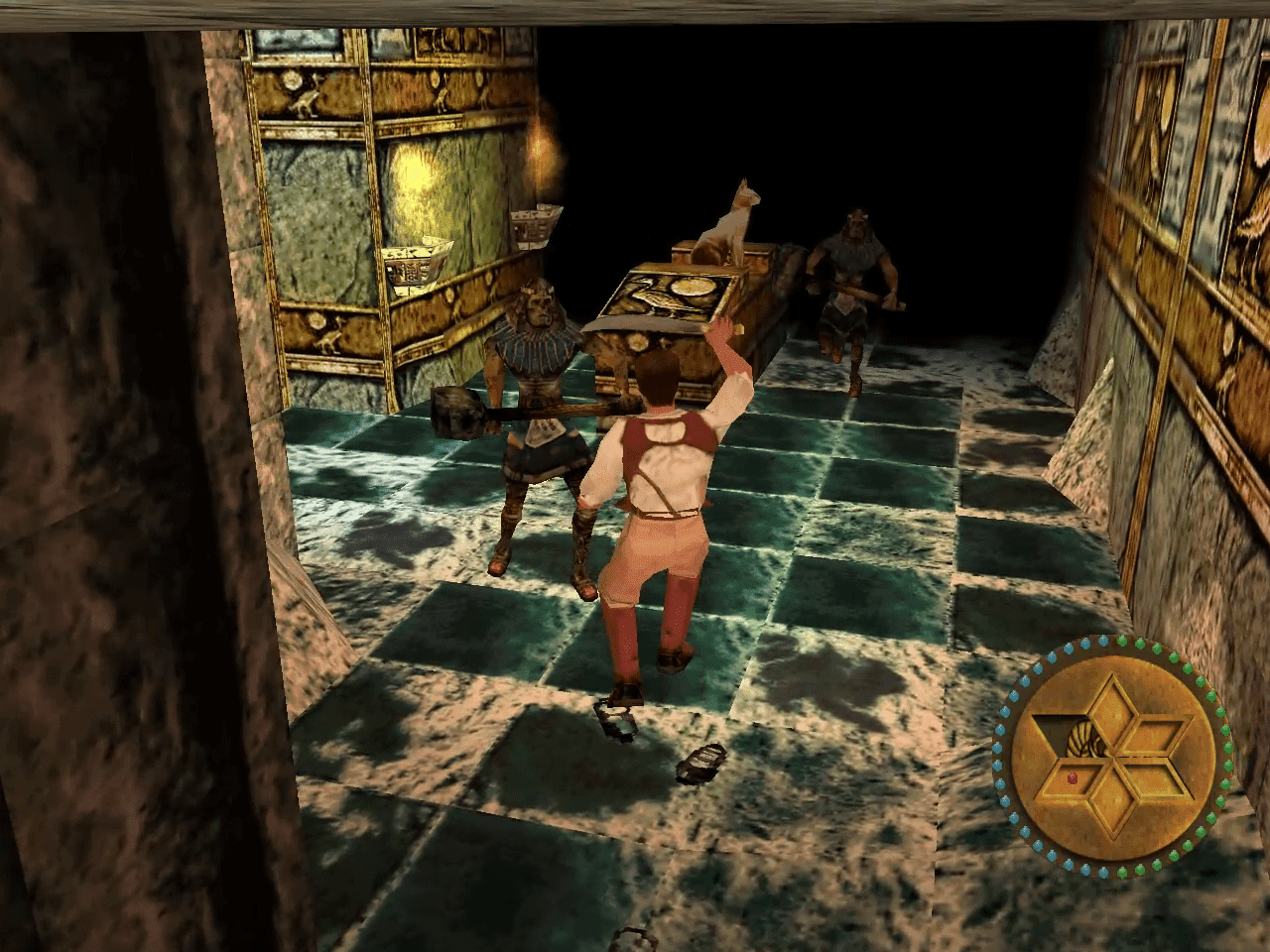This screenshot has width=1270, height=952.
Task: Select the red gem inside the lower star slot
Action: [1072, 778]
